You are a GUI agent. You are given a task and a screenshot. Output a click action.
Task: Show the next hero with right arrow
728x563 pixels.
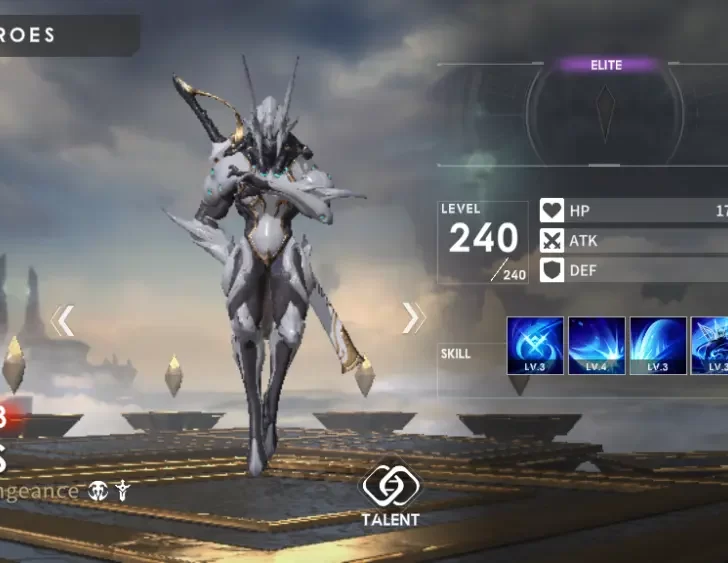pos(412,318)
